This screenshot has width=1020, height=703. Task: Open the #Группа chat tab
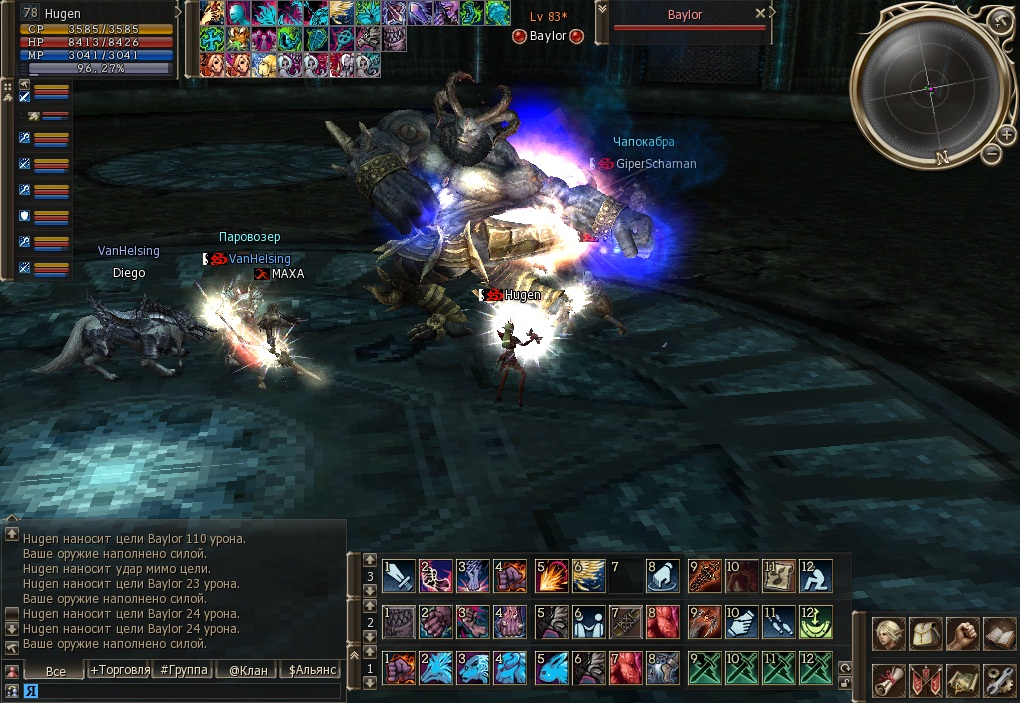(x=182, y=670)
